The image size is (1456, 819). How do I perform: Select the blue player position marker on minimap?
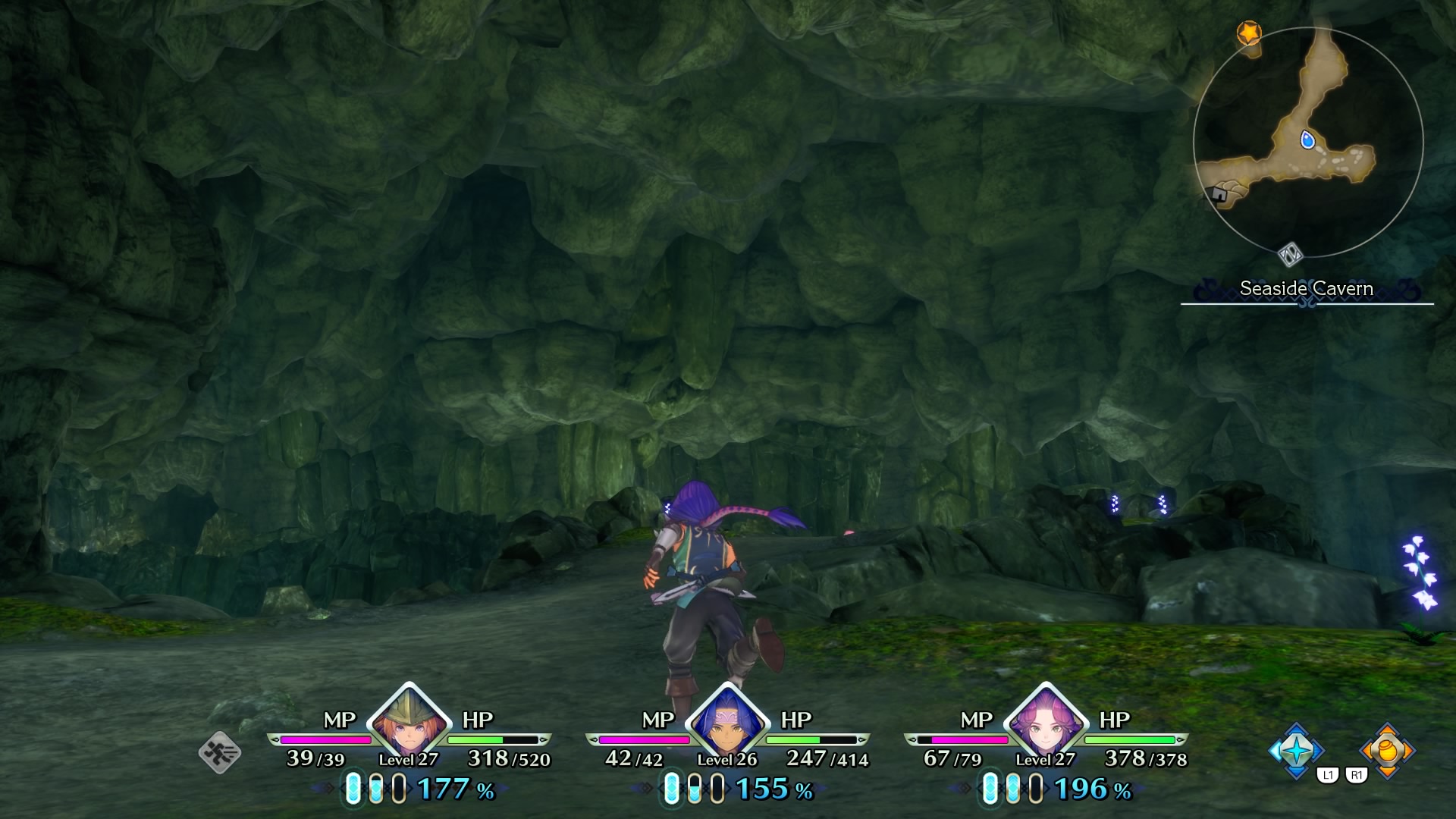tap(1307, 140)
